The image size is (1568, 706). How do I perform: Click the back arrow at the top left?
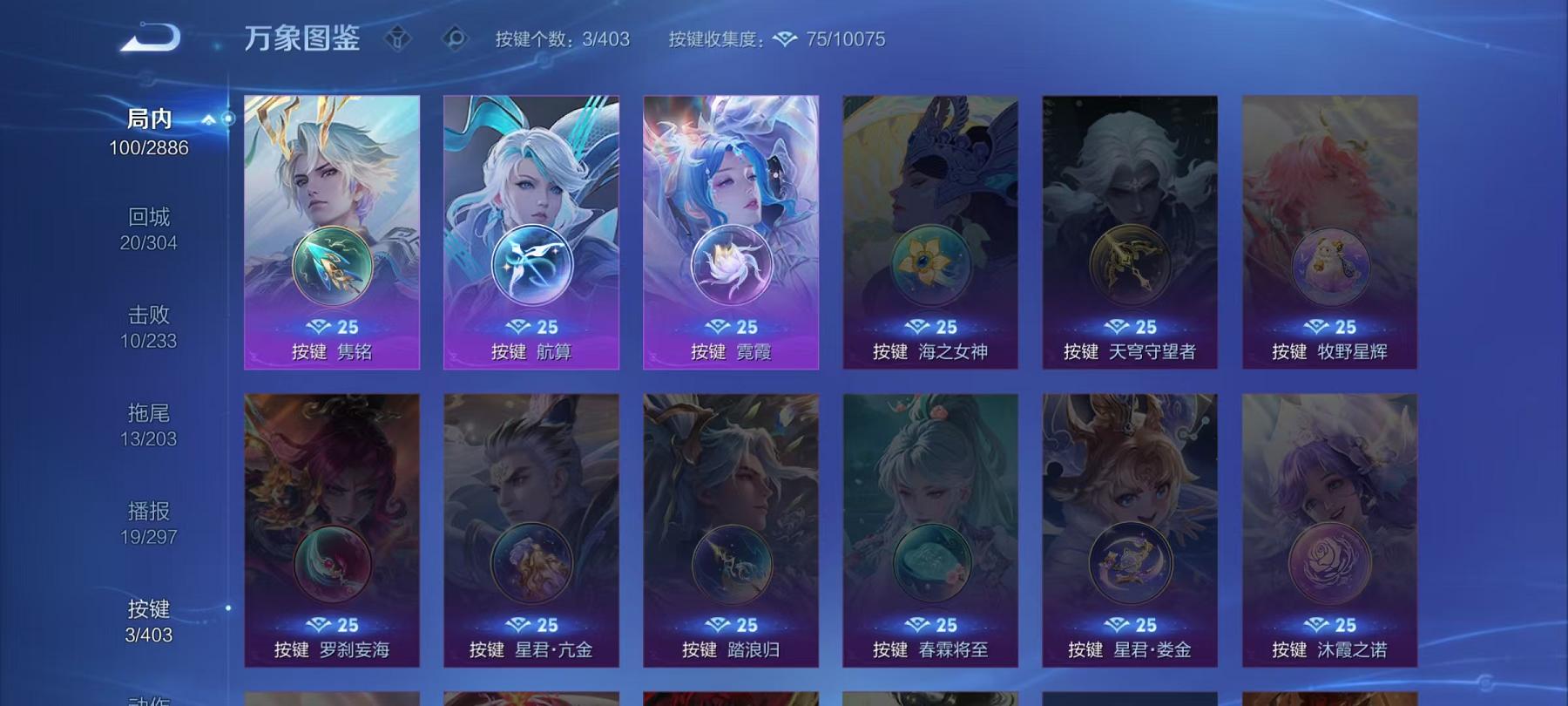coord(150,37)
